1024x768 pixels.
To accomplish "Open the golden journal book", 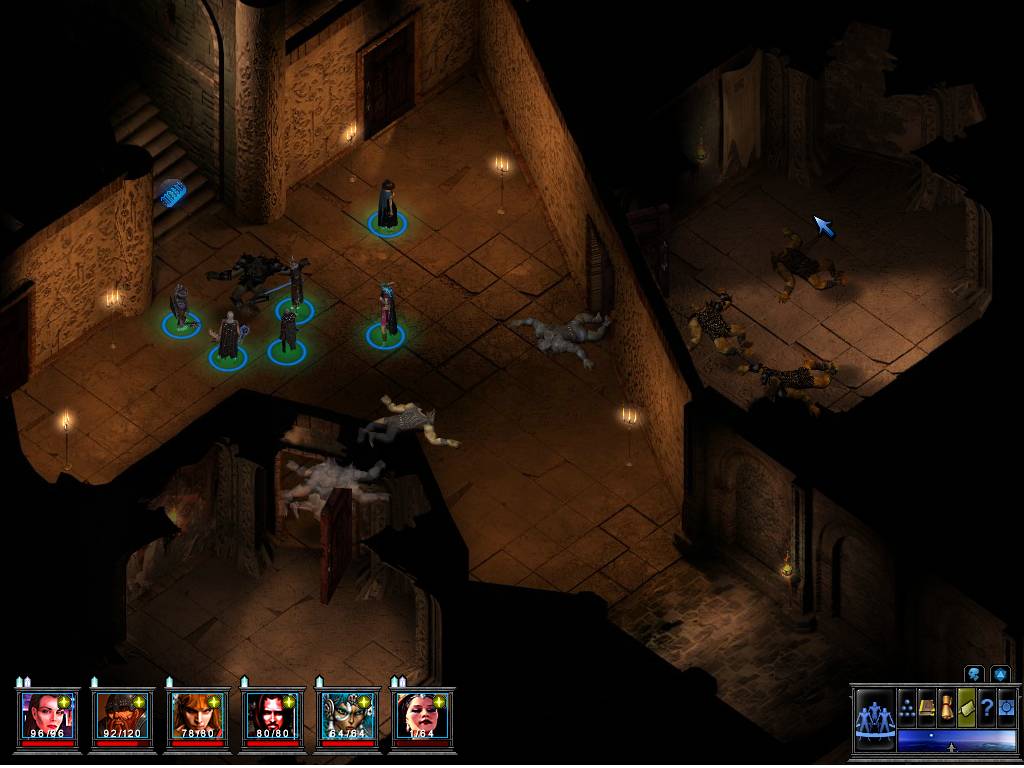I will [x=927, y=707].
